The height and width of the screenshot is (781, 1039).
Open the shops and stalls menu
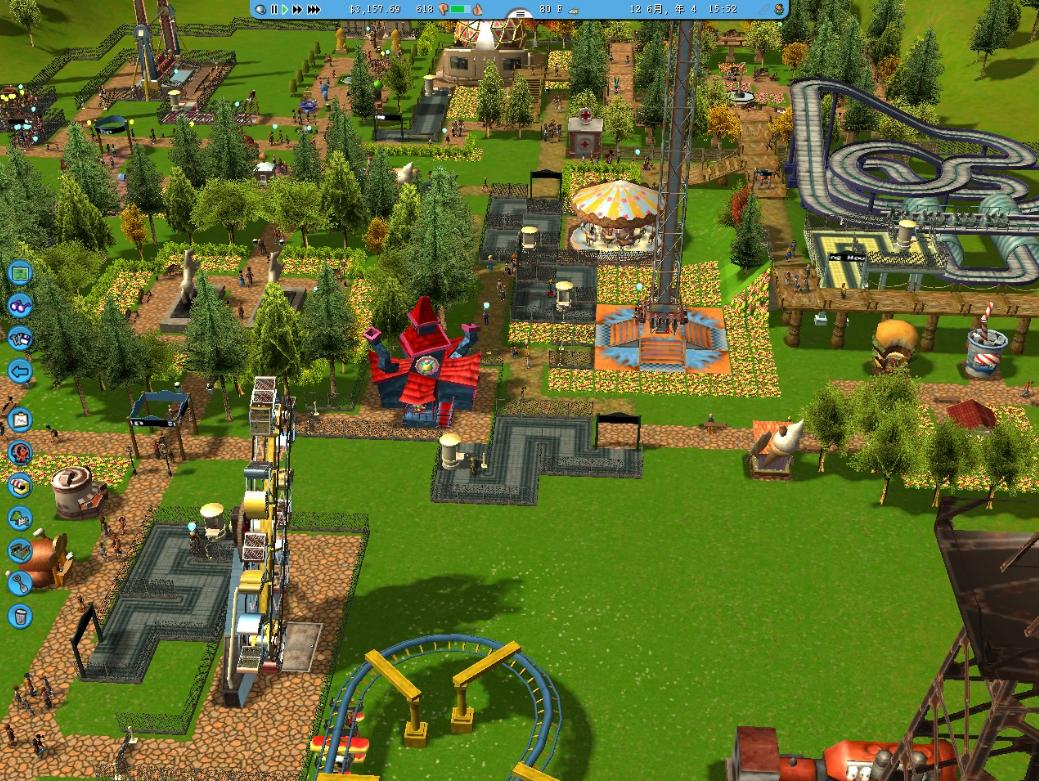point(19,486)
